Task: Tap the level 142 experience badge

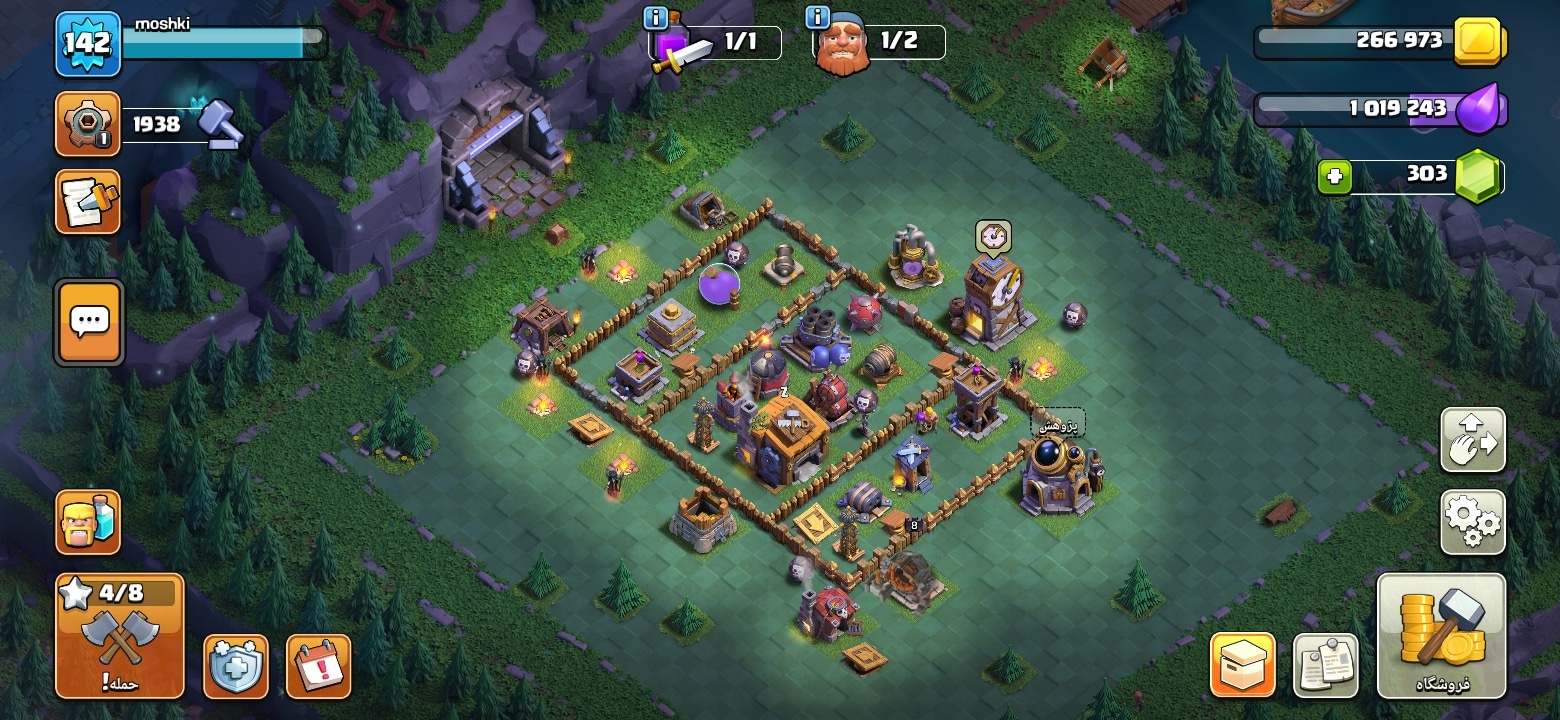Action: tap(88, 45)
